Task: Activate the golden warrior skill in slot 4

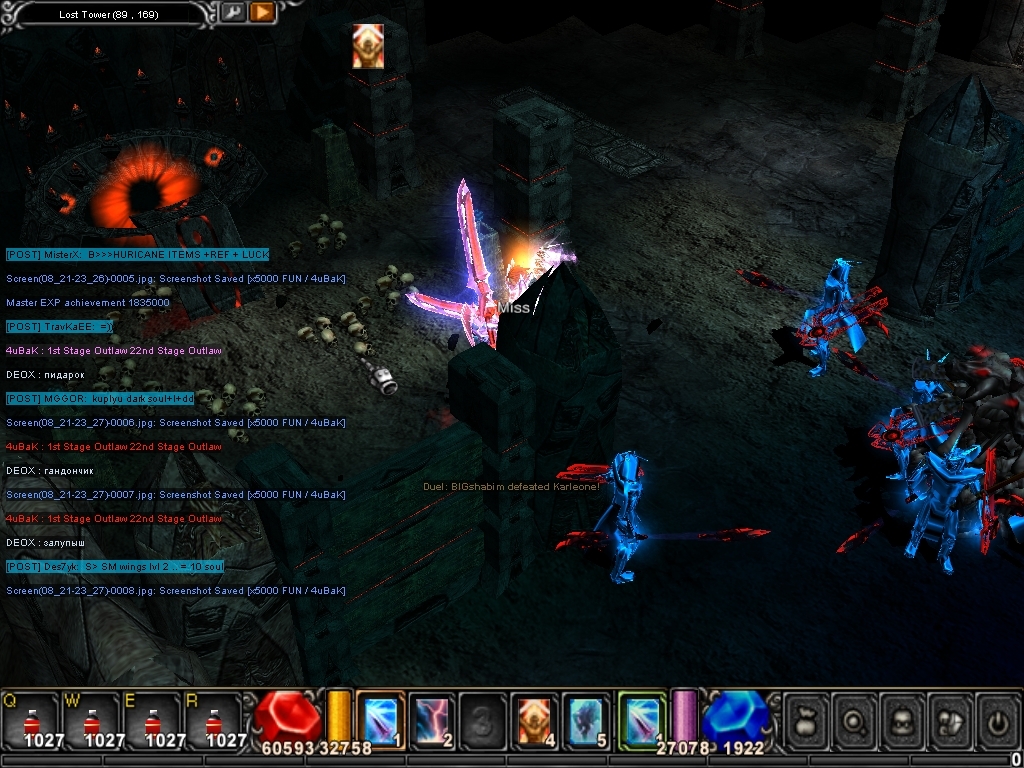Action: [536, 720]
